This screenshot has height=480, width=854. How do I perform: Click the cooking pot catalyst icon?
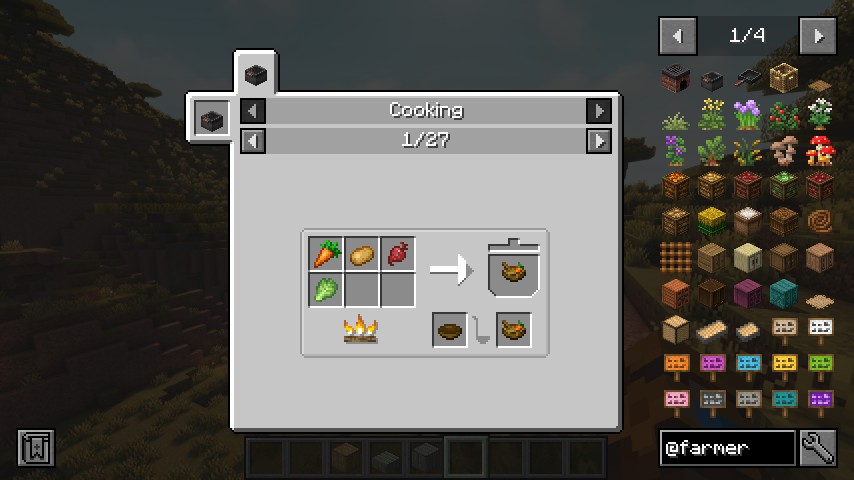click(212, 120)
